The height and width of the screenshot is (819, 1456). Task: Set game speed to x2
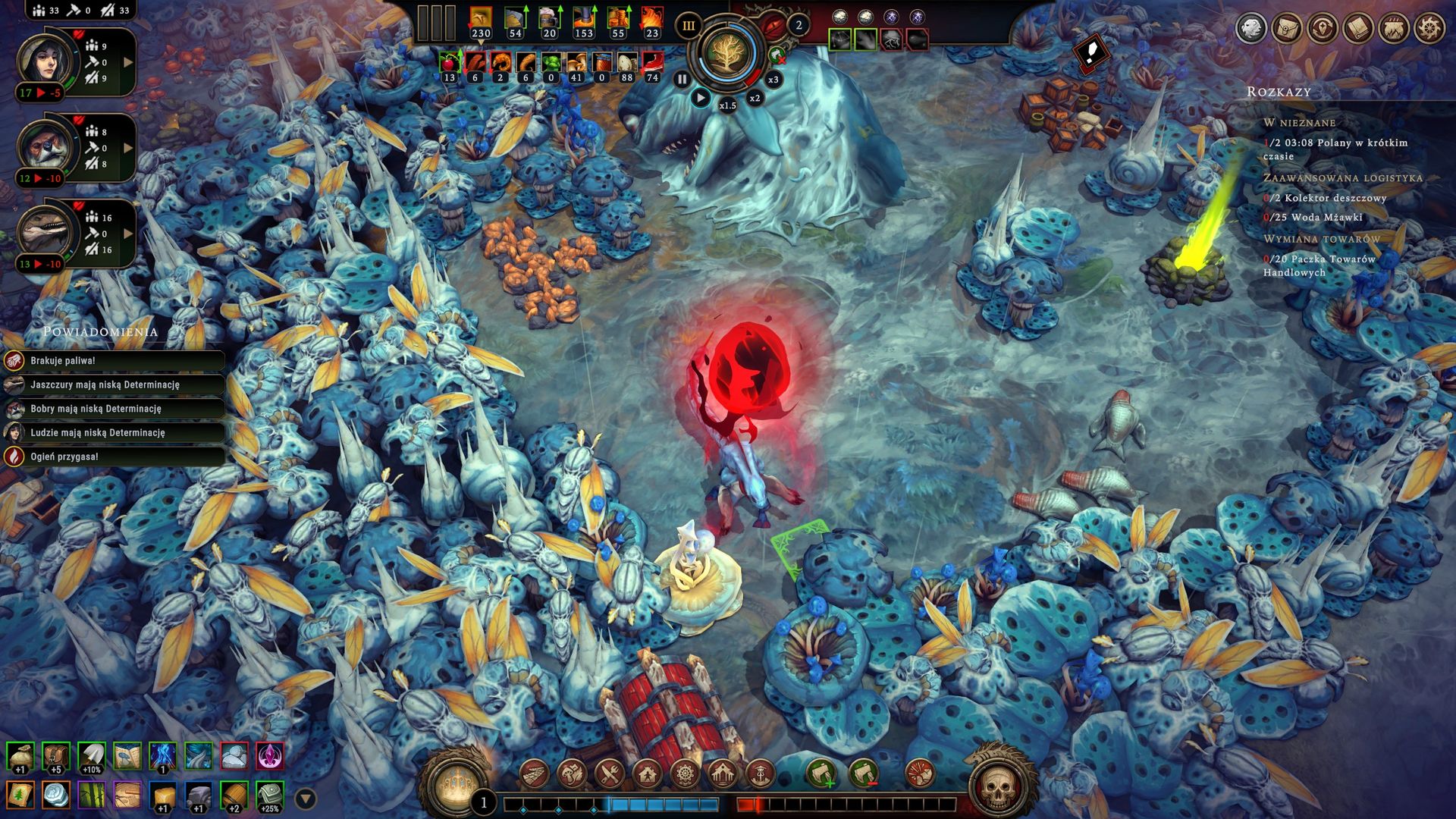click(x=755, y=98)
